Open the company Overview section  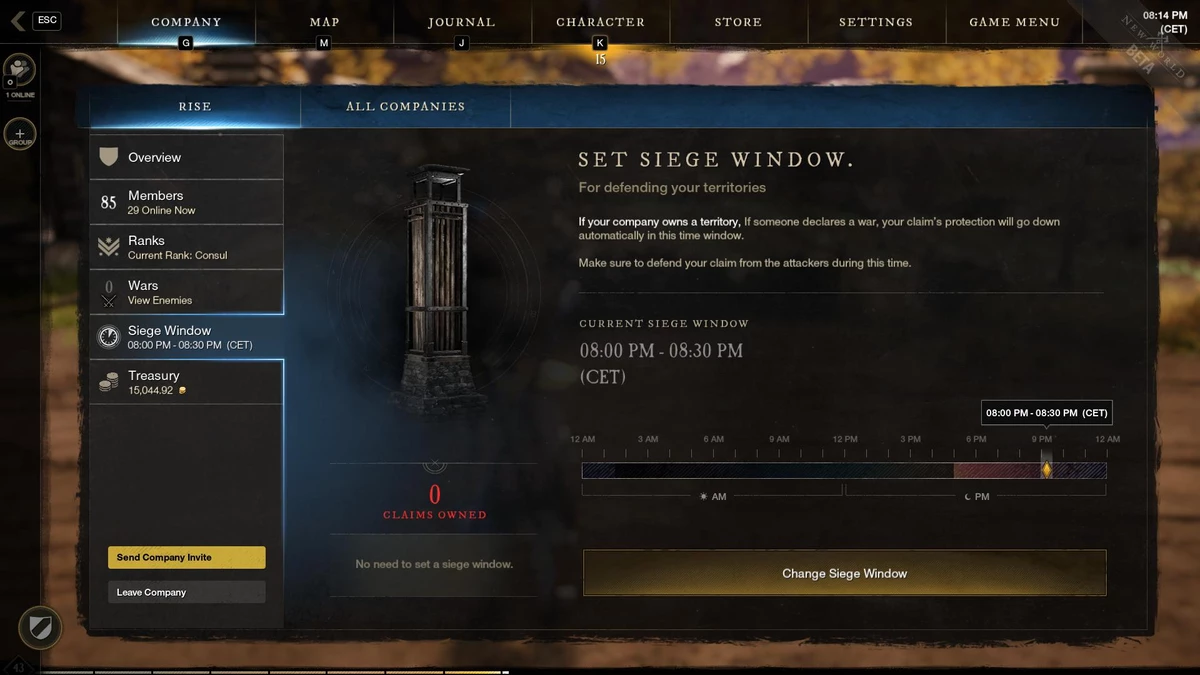coord(187,157)
